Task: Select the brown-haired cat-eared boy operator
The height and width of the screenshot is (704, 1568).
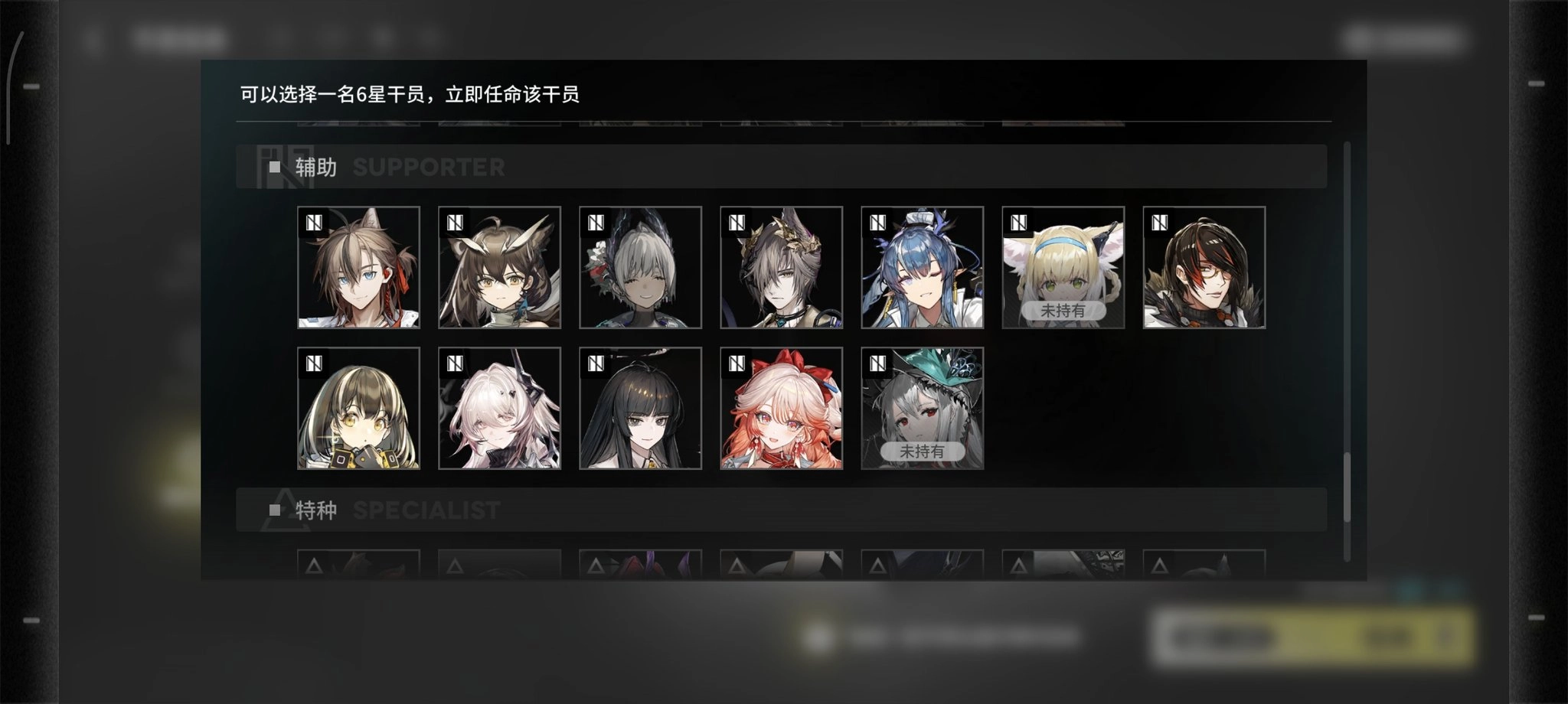Action: [358, 267]
